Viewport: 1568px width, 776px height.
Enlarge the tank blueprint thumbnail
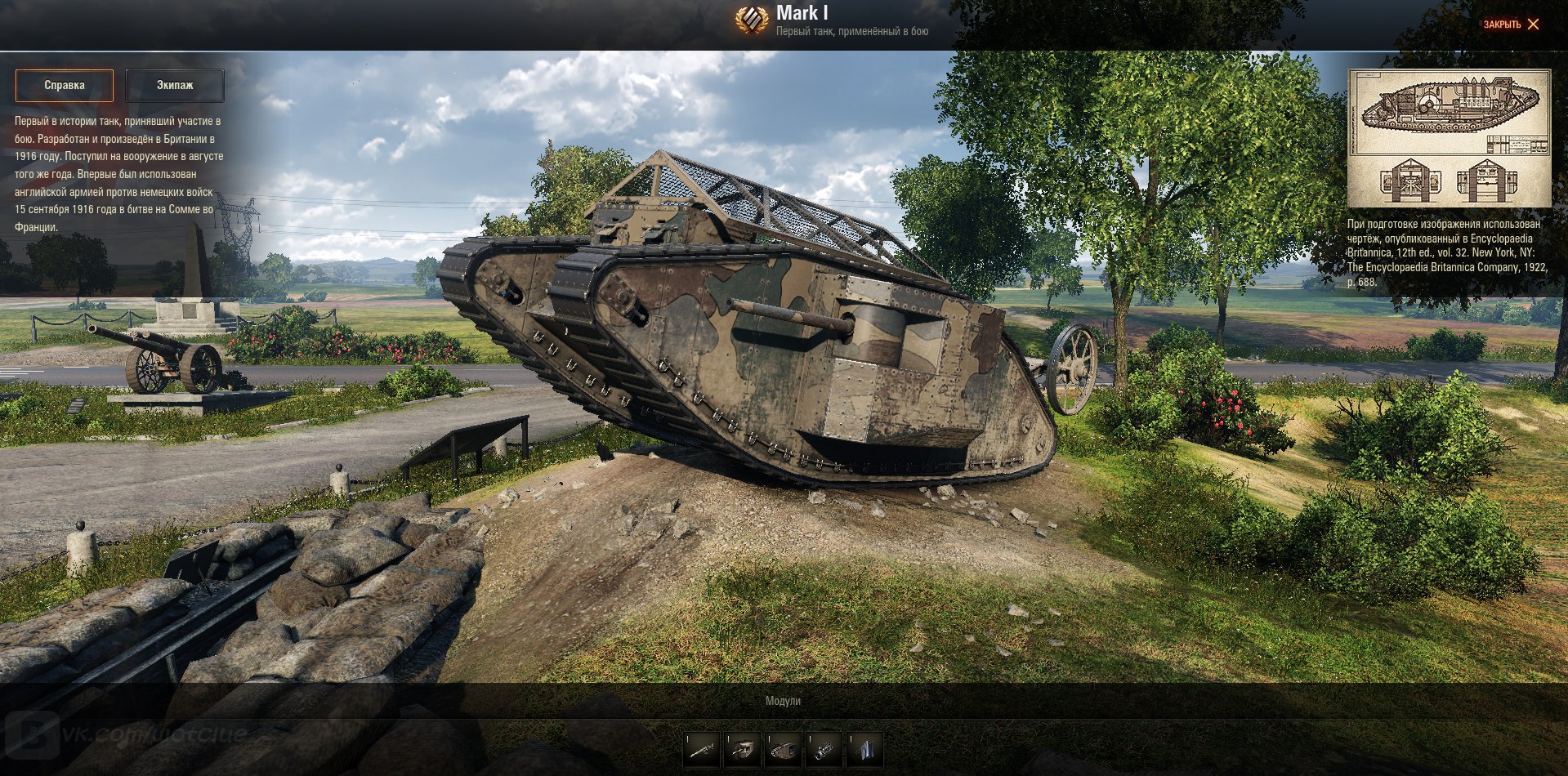1449,137
